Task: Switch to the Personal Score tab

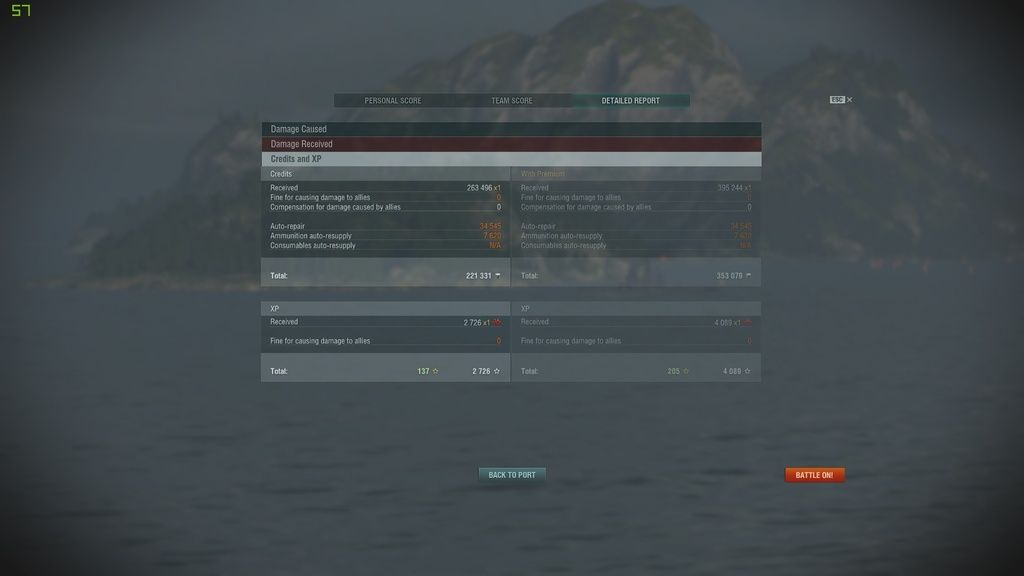Action: (x=393, y=101)
